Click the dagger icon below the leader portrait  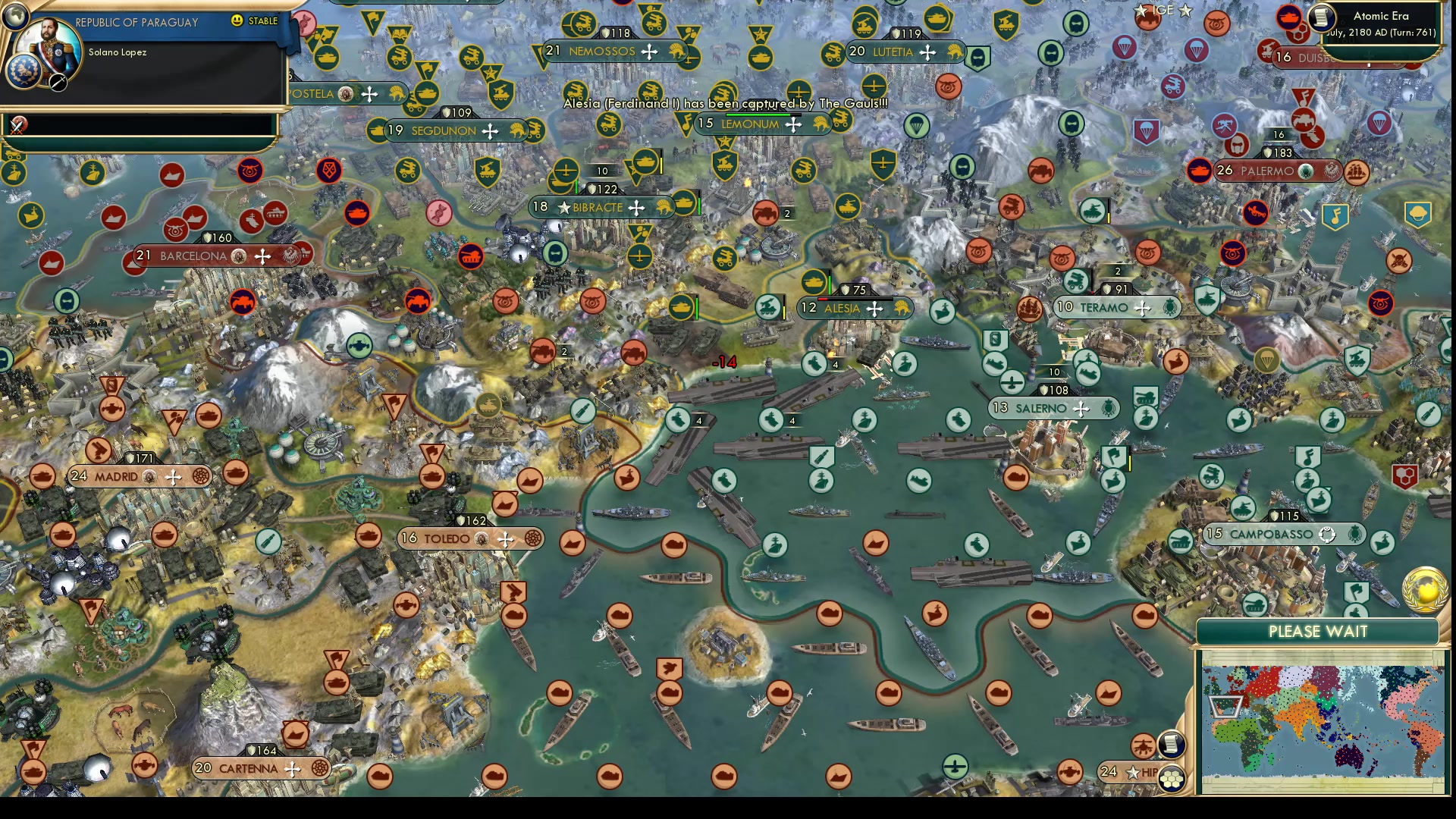[57, 82]
